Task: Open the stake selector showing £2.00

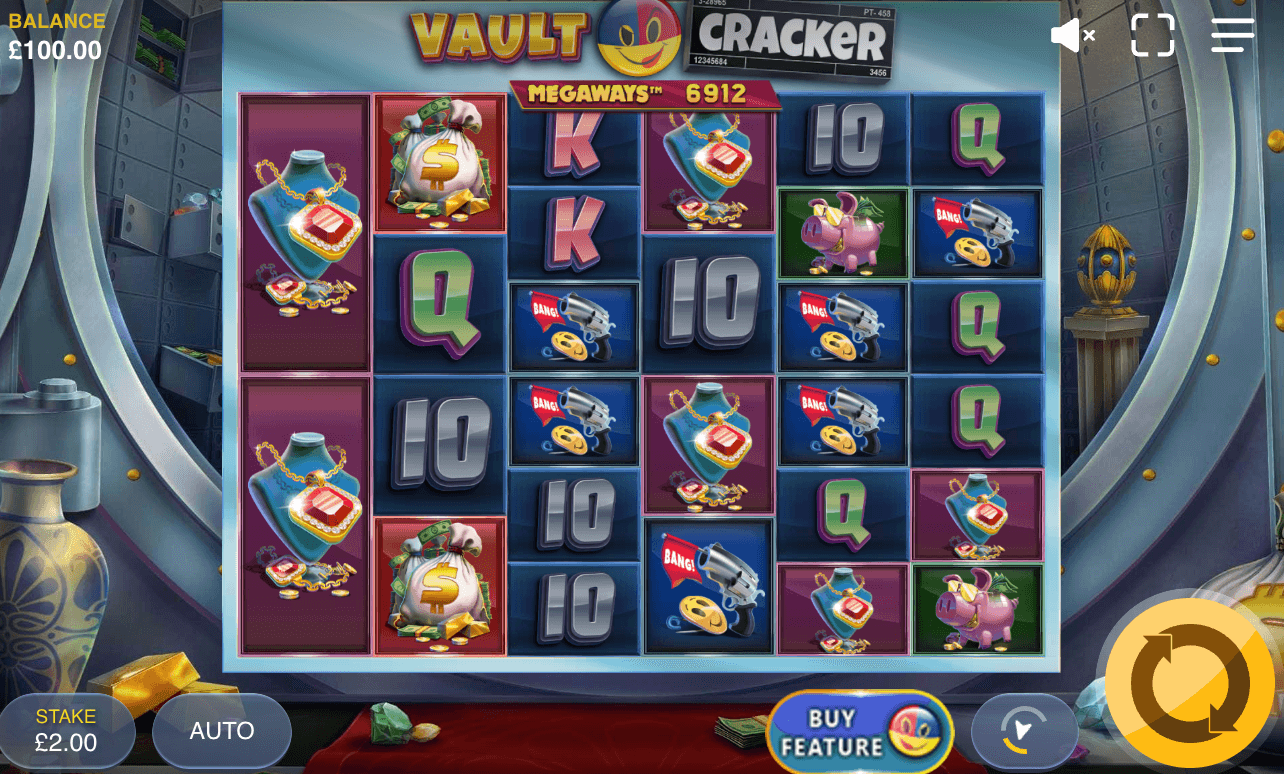Action: click(67, 731)
